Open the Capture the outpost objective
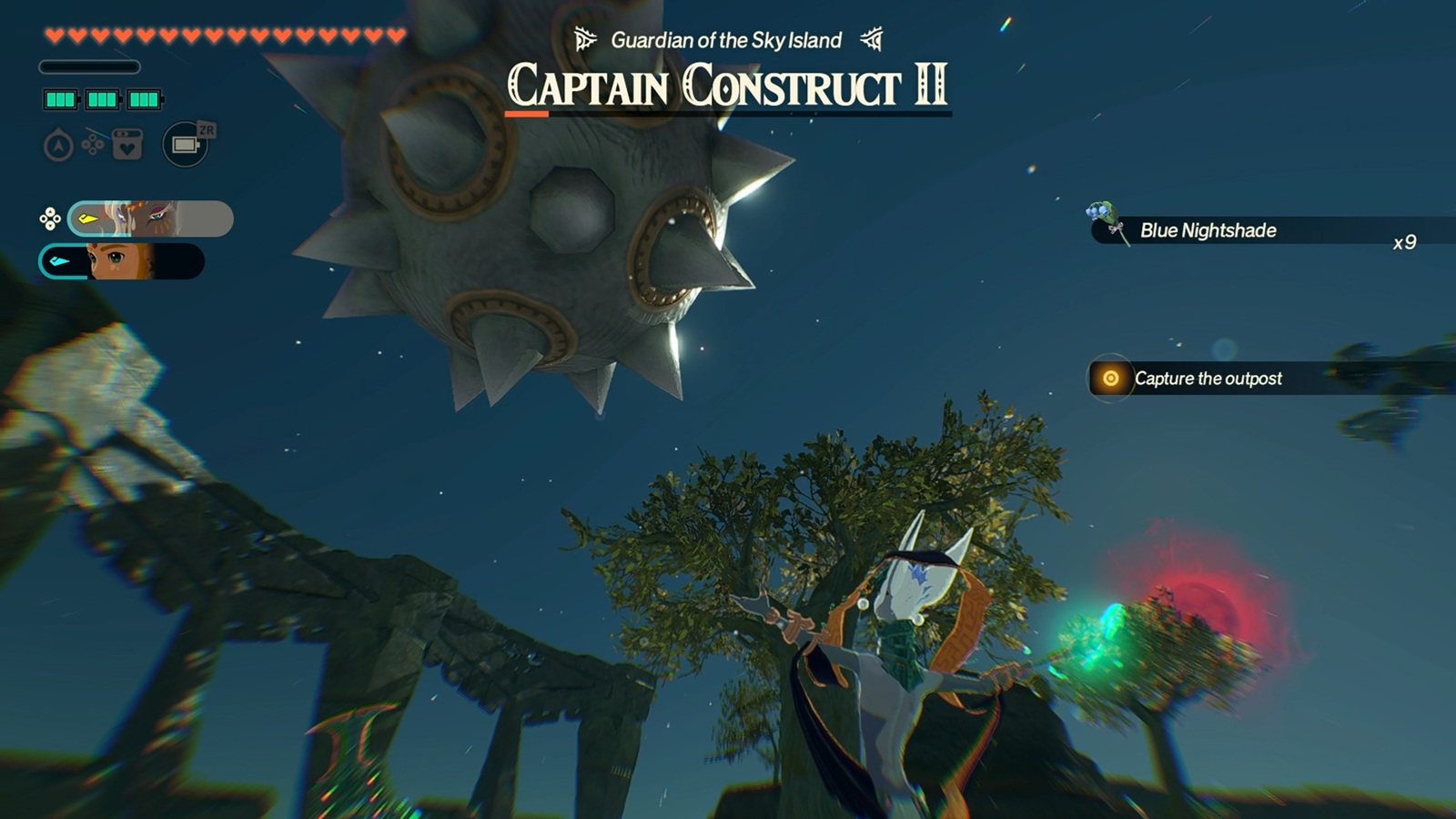 1207,379
